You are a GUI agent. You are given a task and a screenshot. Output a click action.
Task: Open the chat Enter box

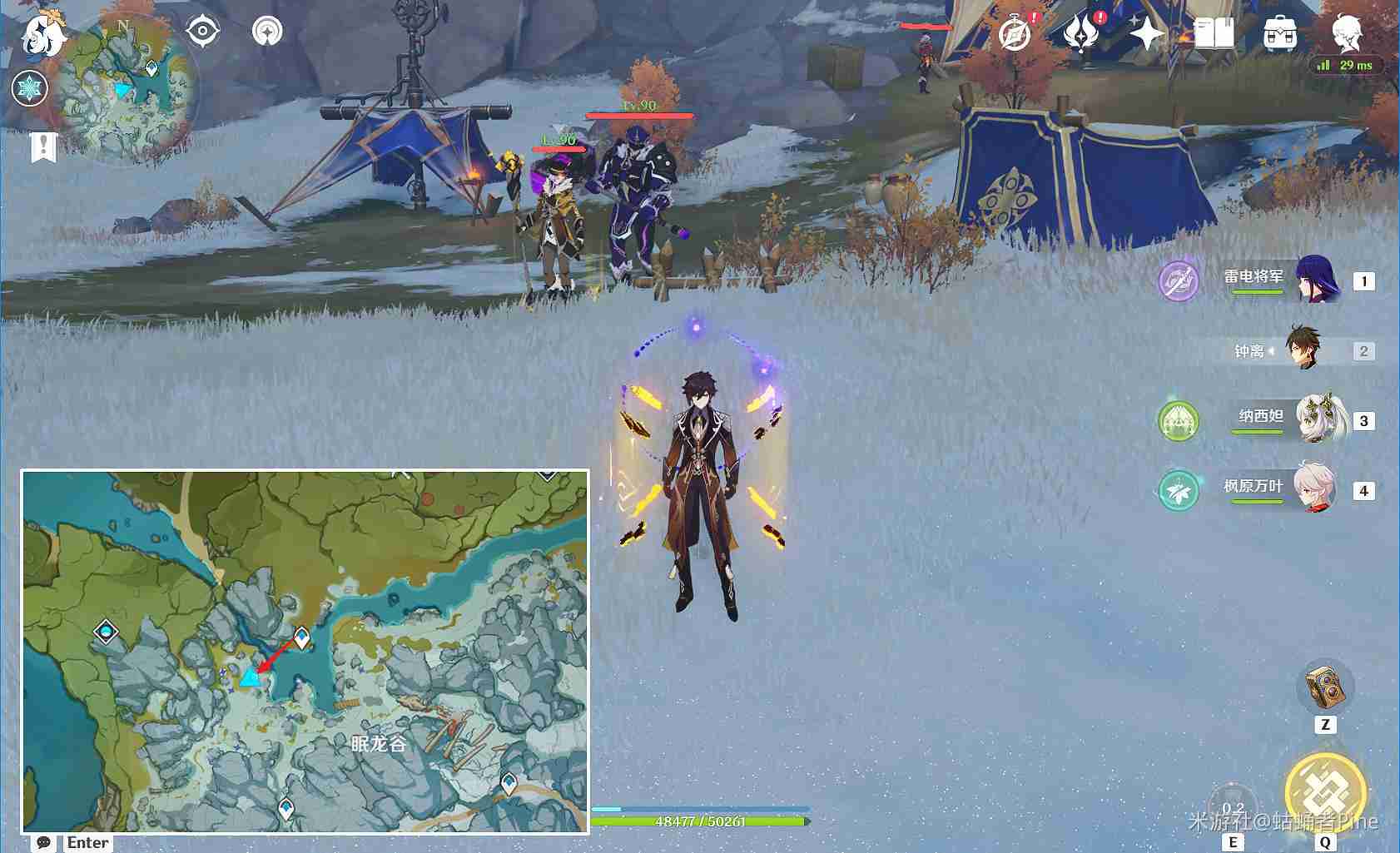(73, 842)
